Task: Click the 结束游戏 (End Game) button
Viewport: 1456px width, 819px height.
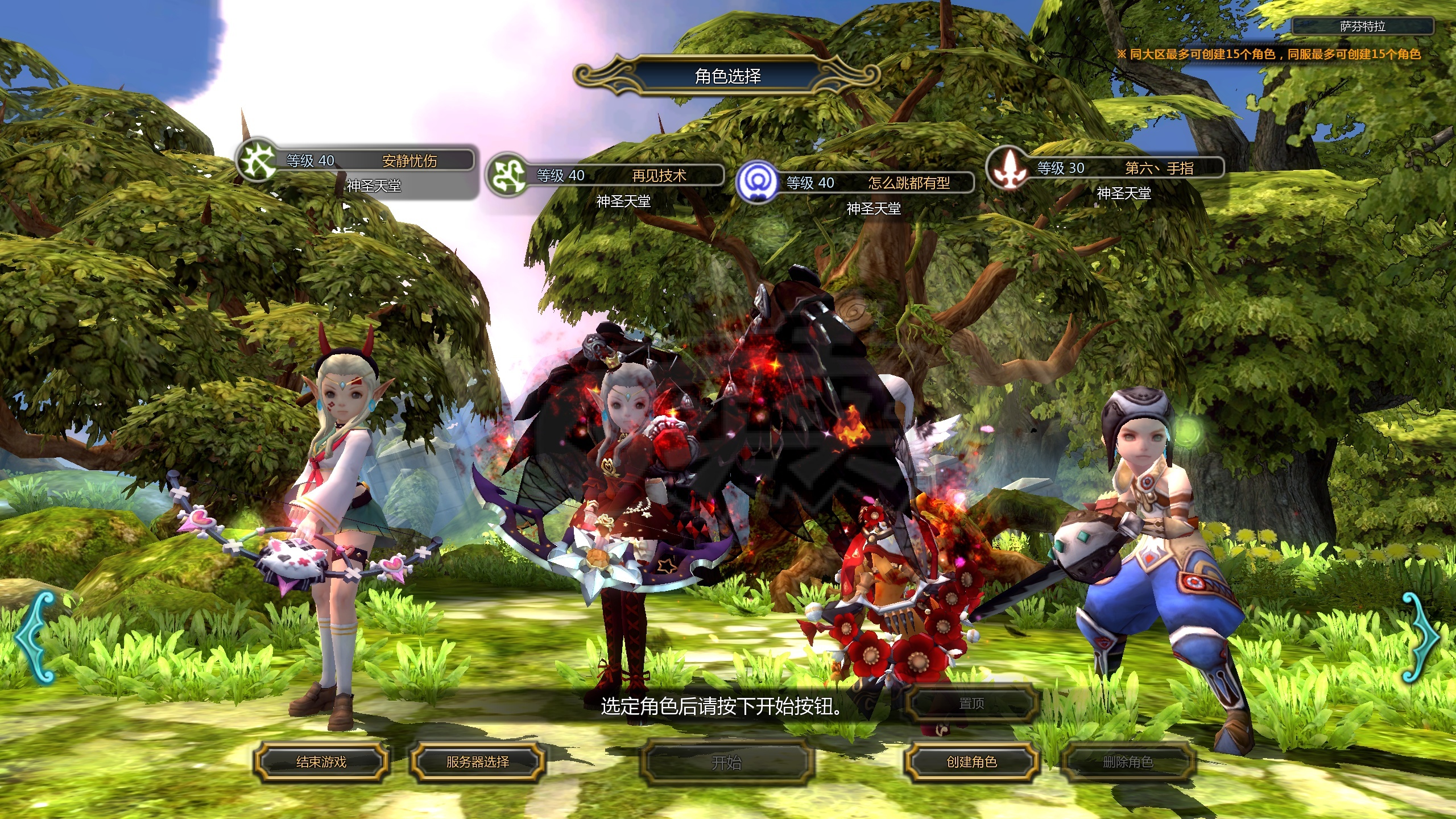Action: click(321, 762)
